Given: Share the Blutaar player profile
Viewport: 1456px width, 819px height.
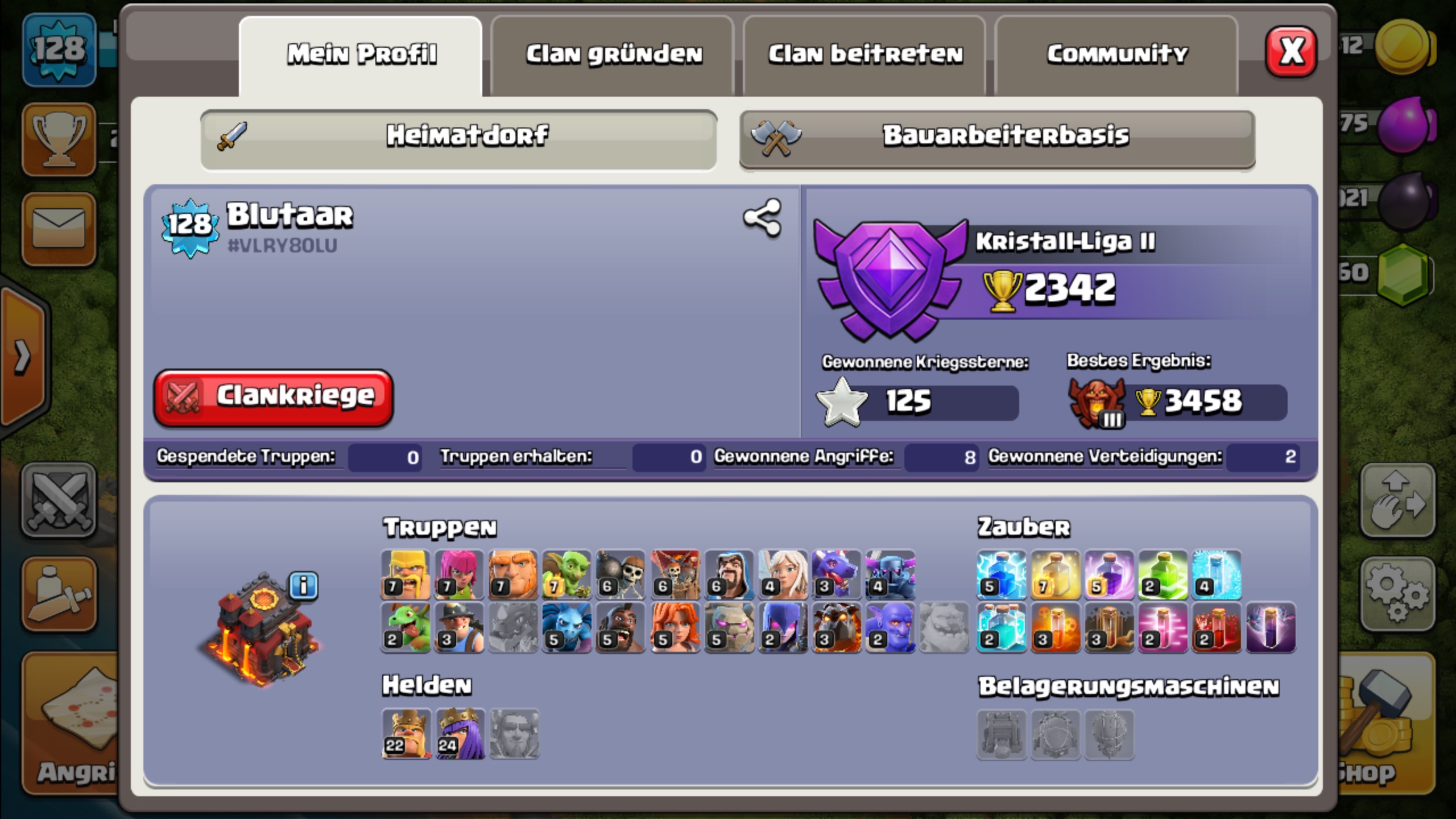Looking at the screenshot, I should pyautogui.click(x=762, y=218).
